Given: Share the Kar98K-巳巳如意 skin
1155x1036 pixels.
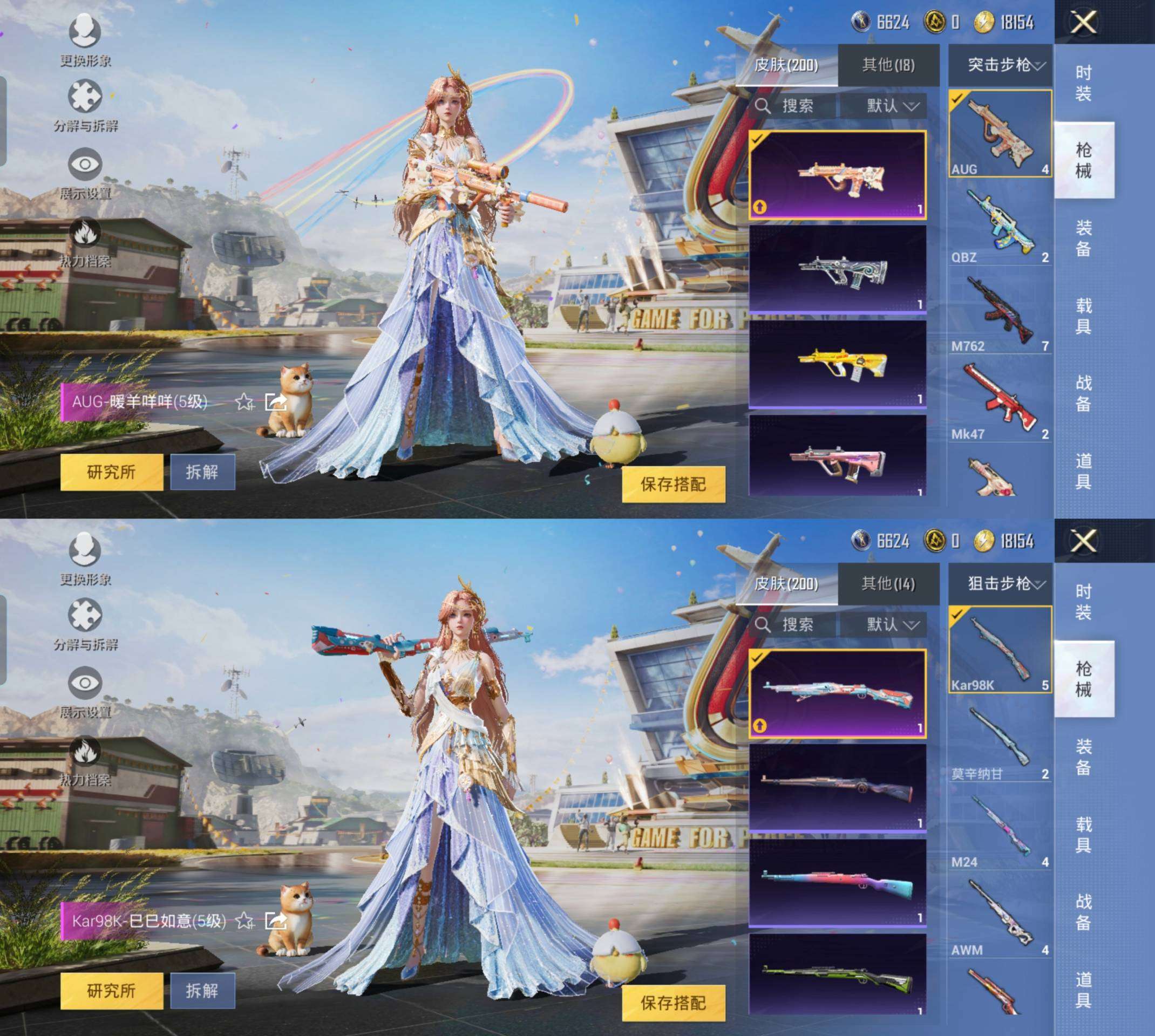Looking at the screenshot, I should tap(276, 921).
